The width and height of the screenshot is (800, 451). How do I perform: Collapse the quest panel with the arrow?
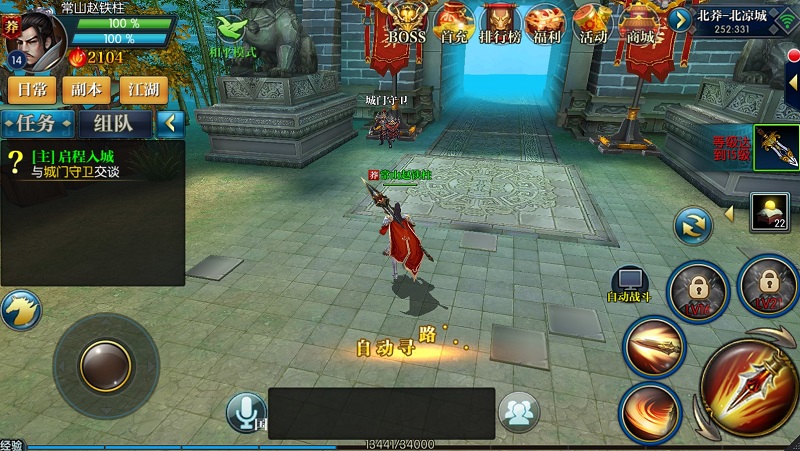tap(170, 123)
